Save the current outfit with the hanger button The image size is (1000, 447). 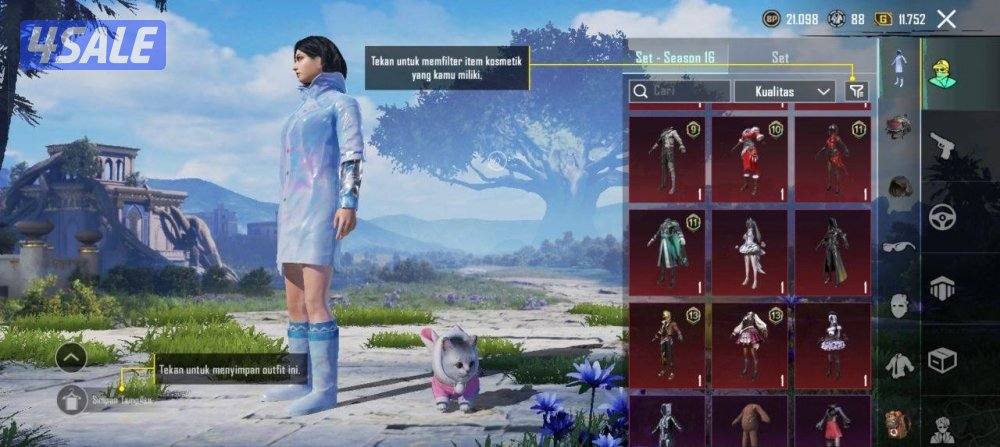pos(71,401)
